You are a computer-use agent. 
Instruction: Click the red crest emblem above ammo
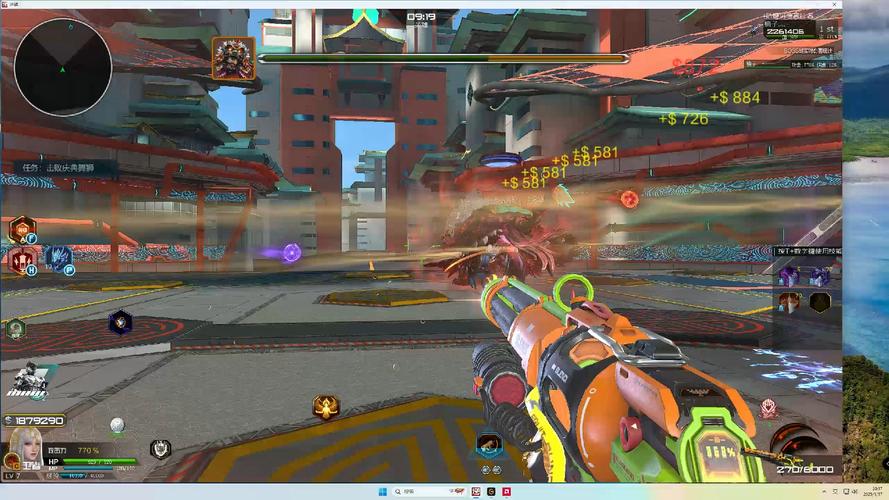pos(768,408)
